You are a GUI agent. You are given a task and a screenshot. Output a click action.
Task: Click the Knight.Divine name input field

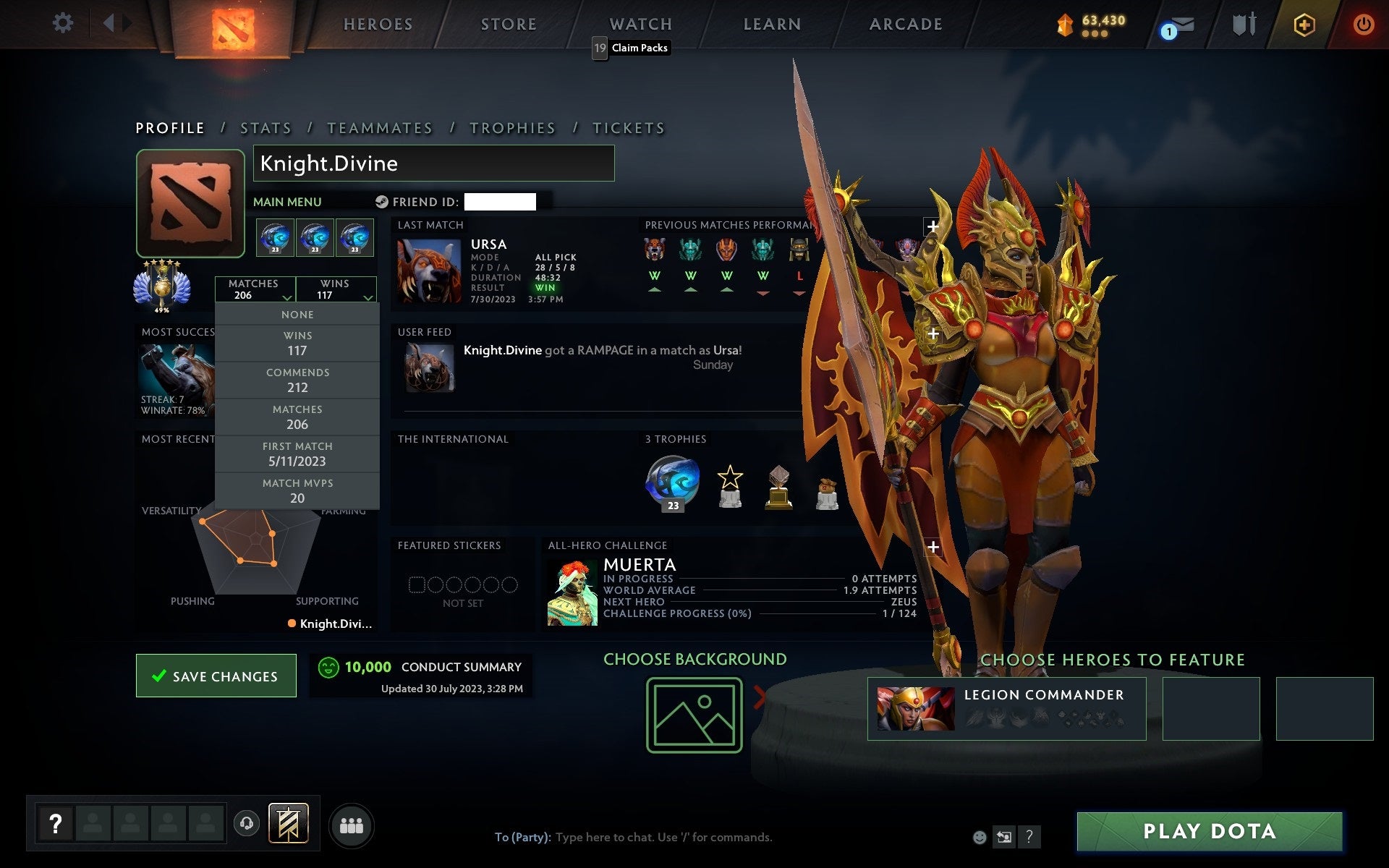(433, 163)
